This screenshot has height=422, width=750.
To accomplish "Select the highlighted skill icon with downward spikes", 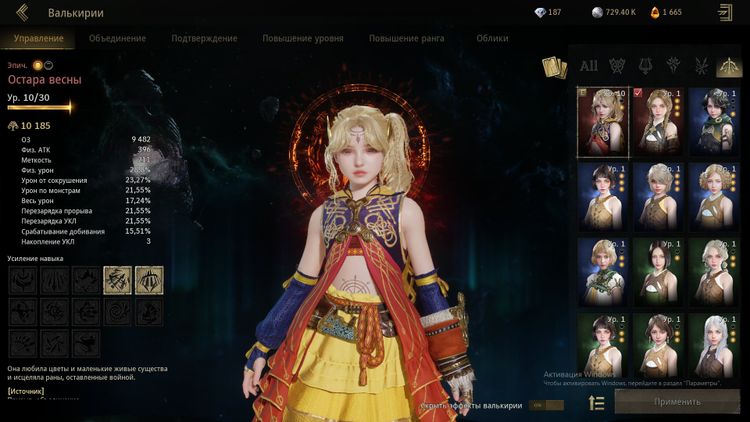I will click(150, 280).
